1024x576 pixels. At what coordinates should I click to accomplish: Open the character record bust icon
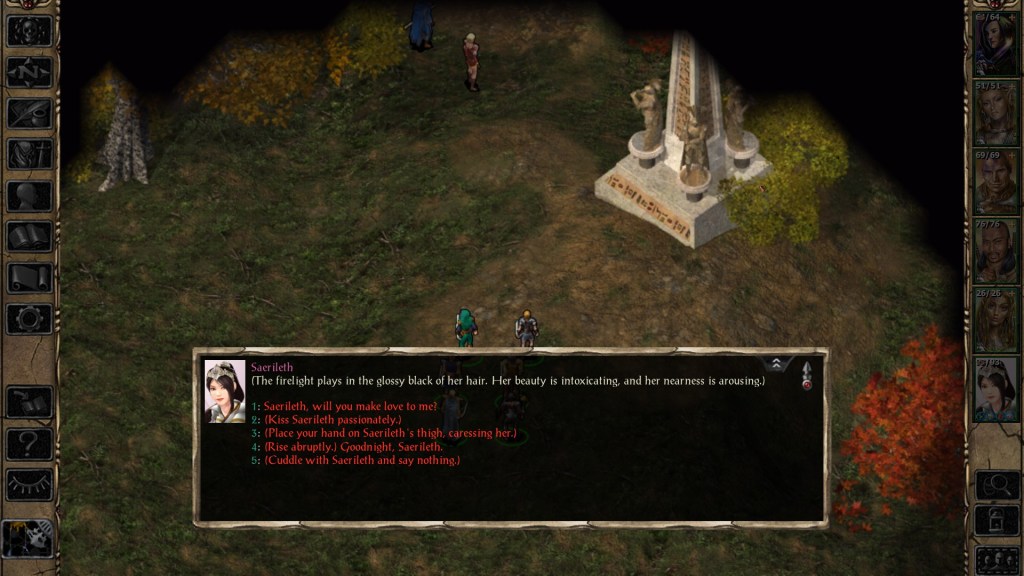[29, 195]
